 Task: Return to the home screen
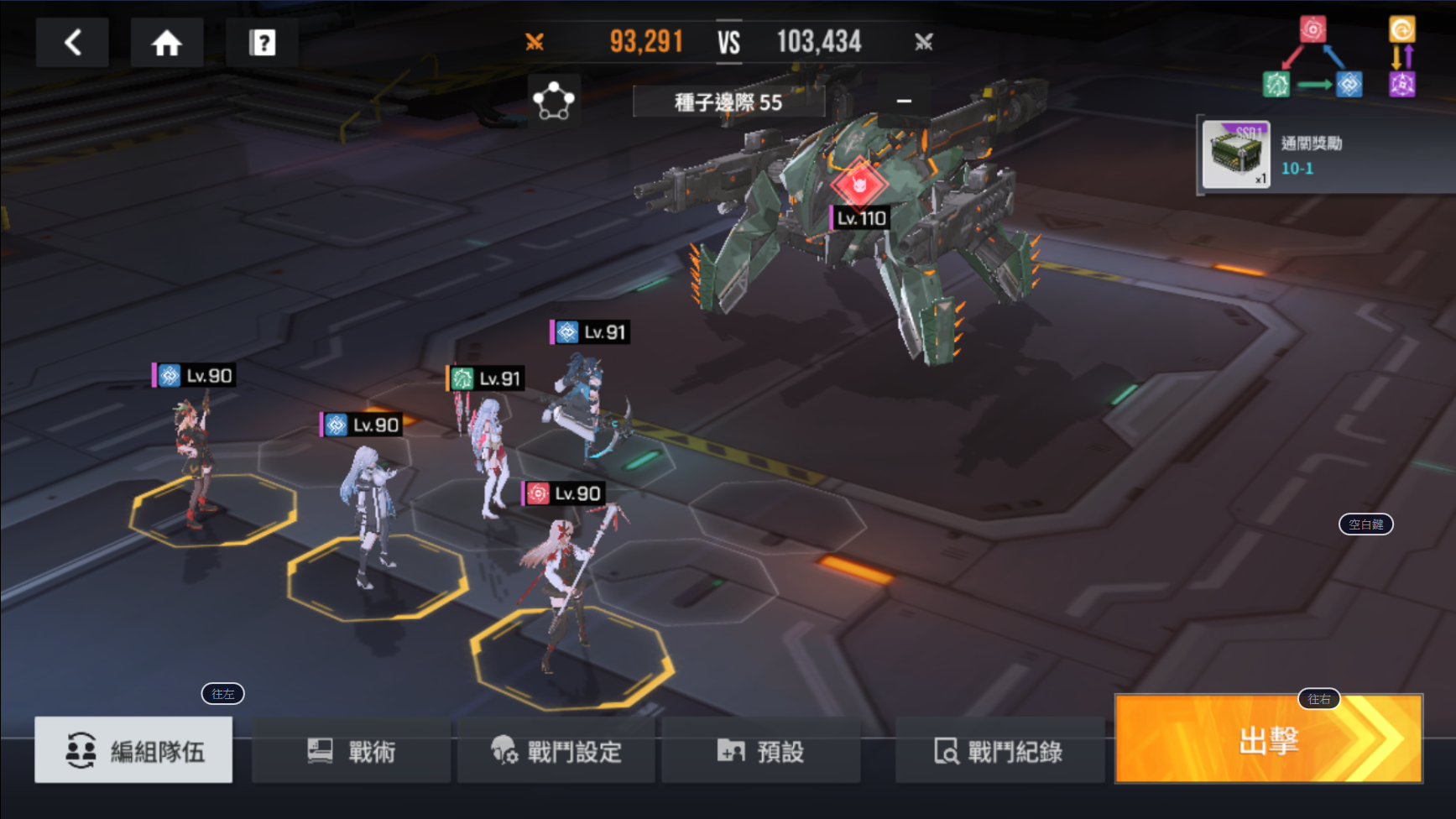click(x=166, y=43)
